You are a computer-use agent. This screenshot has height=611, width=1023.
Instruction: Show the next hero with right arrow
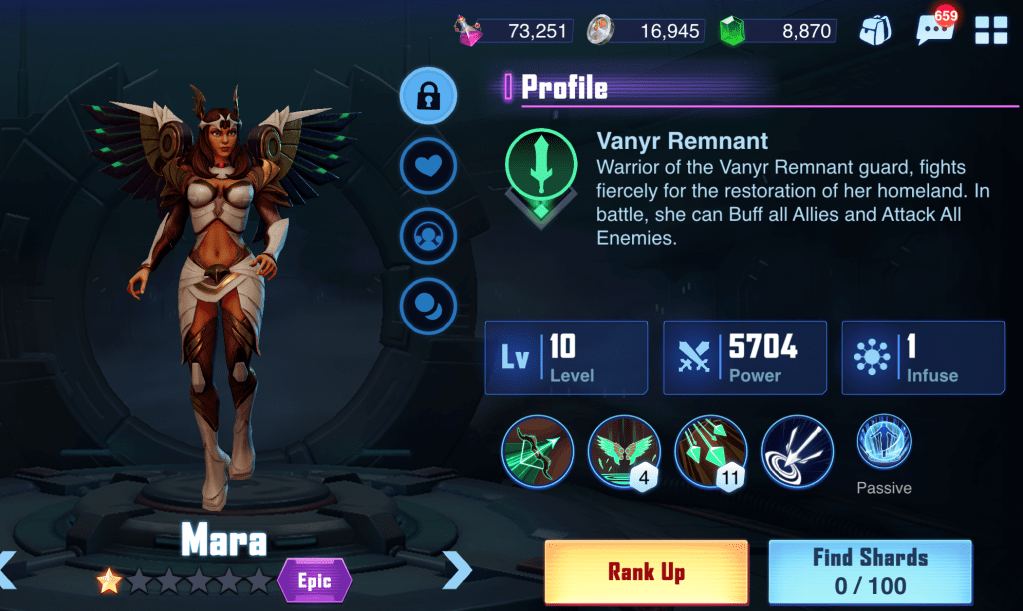coord(456,569)
